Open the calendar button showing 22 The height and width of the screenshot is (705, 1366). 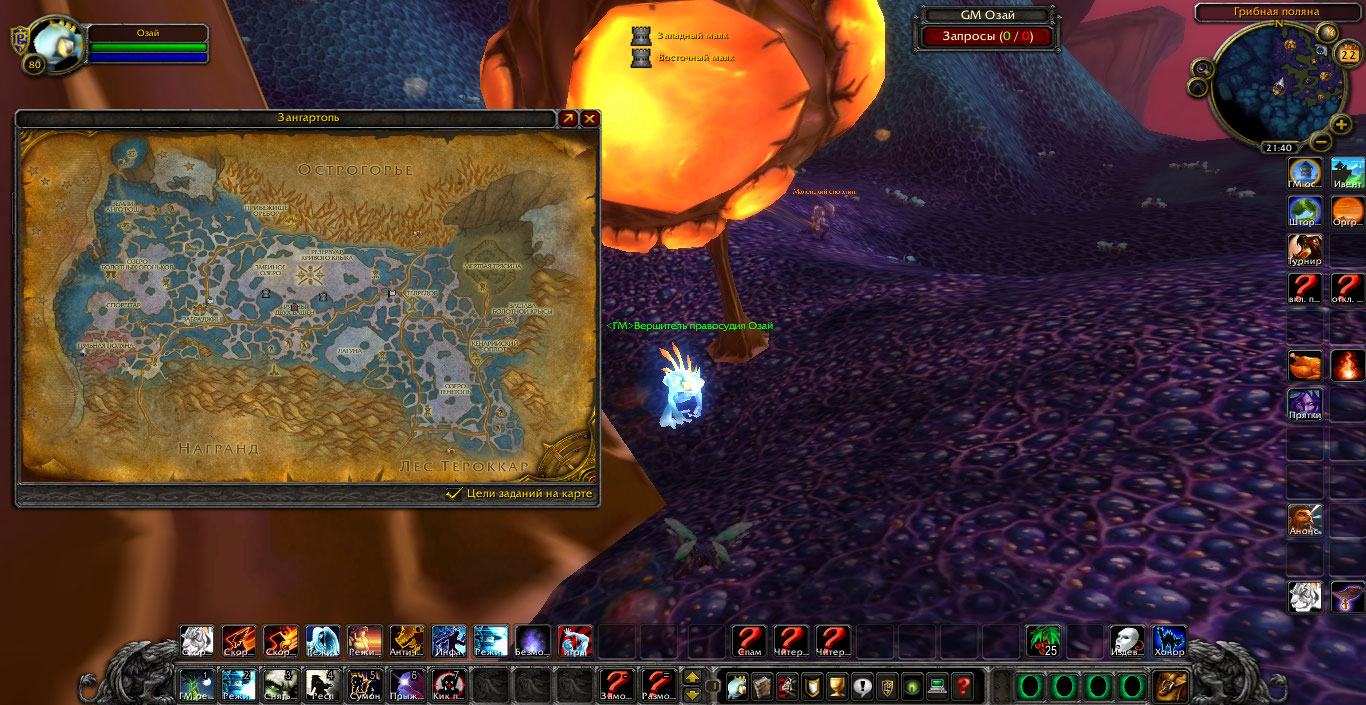(x=1346, y=54)
